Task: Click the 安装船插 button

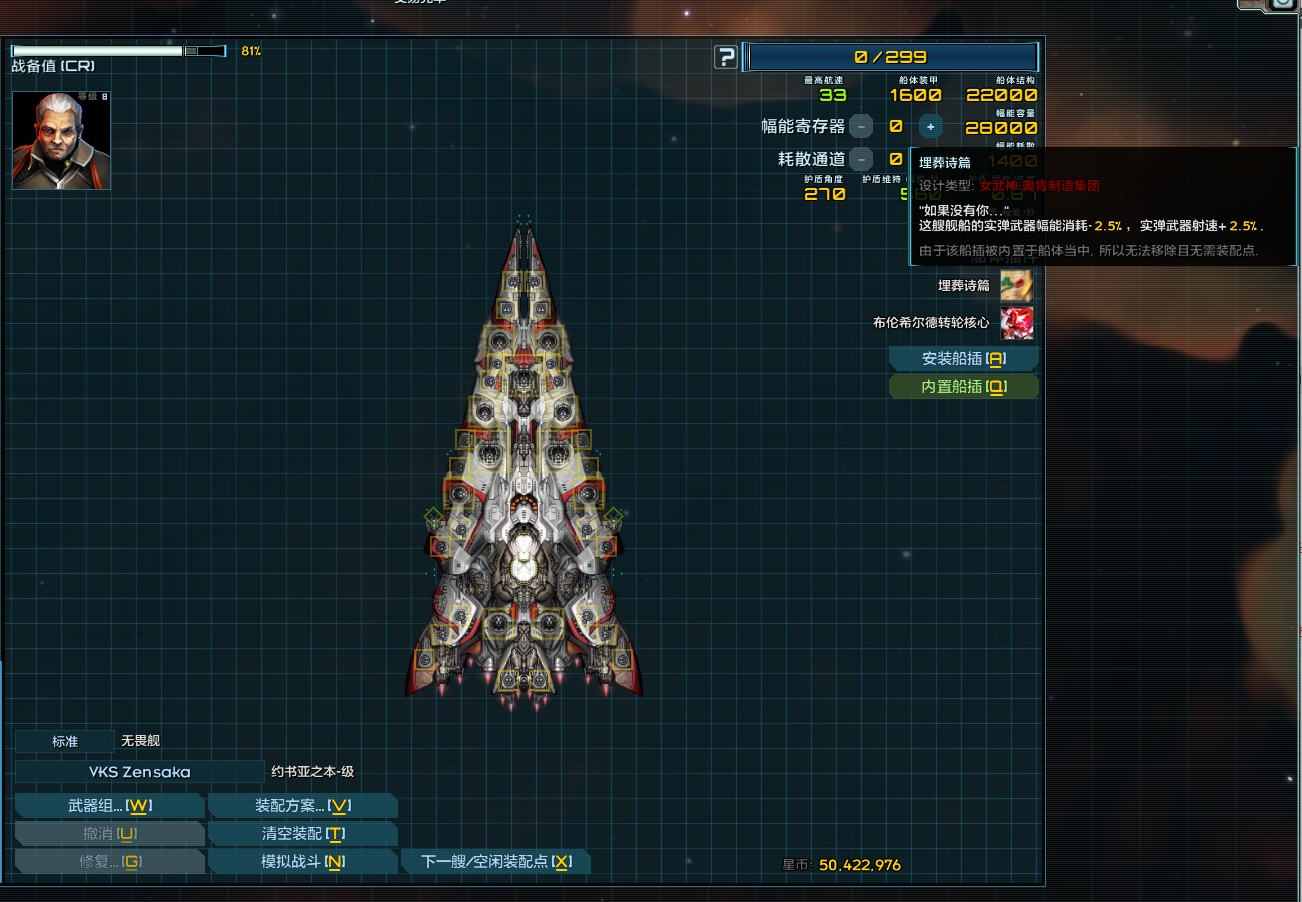Action: pyautogui.click(x=963, y=359)
